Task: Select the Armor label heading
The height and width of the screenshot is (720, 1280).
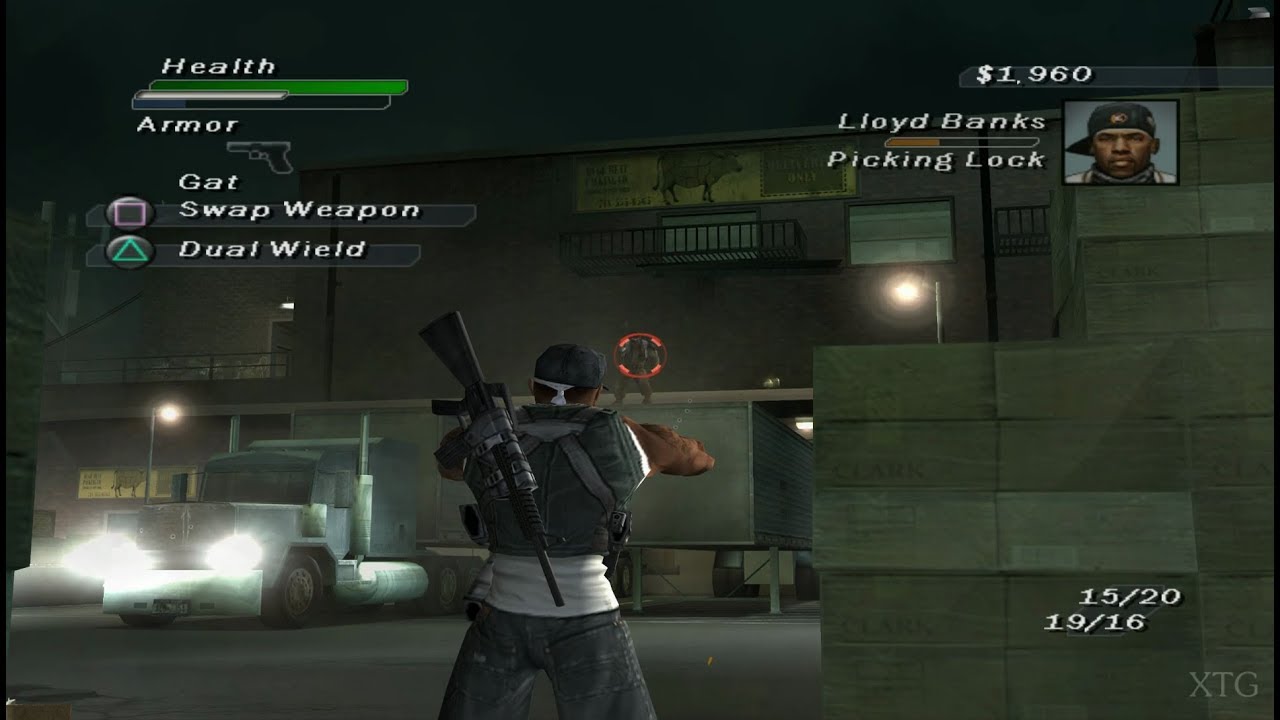Action: [x=186, y=124]
